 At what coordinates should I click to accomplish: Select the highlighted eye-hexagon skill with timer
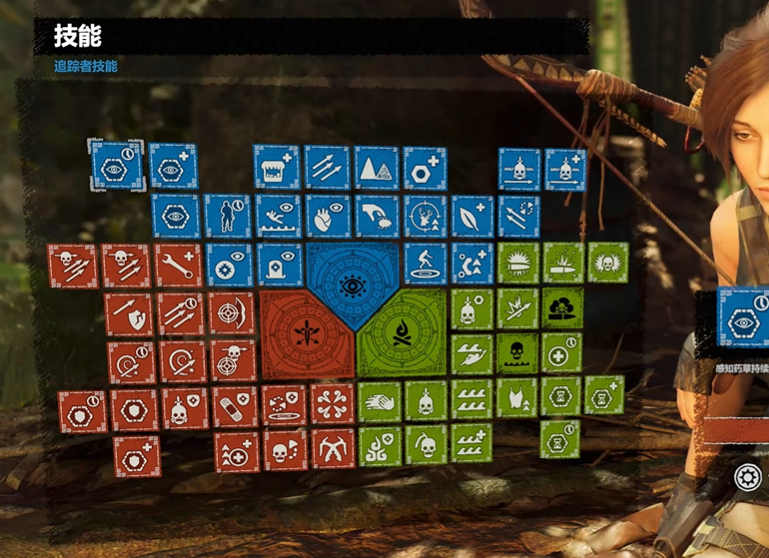click(116, 165)
